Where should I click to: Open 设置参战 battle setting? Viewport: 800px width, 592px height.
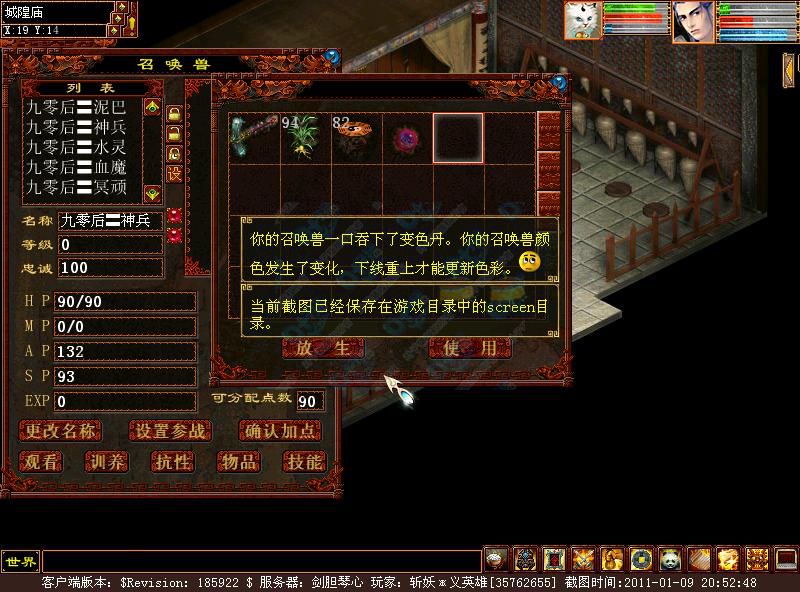(171, 432)
